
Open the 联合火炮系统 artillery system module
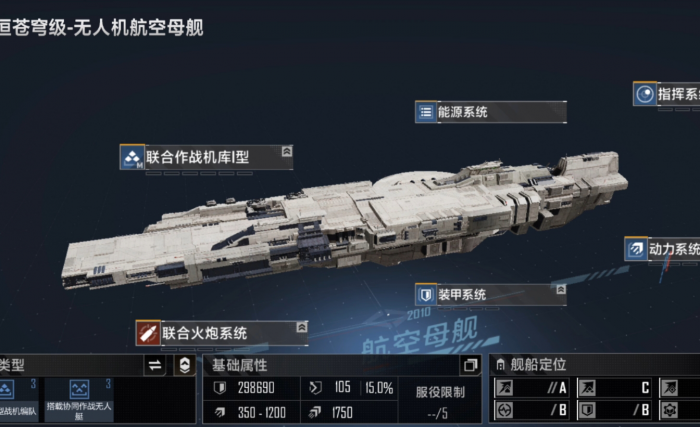[x=204, y=332]
